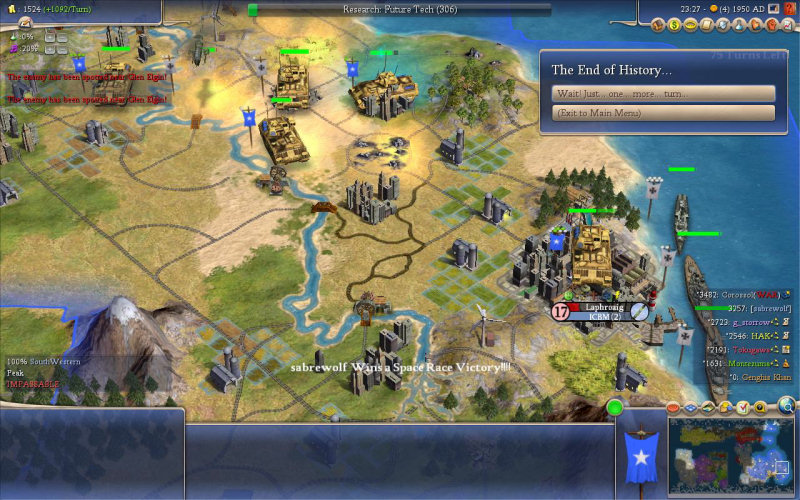Image resolution: width=800 pixels, height=500 pixels.
Task: Open the Civilopedia question mark icon
Action: (790, 8)
